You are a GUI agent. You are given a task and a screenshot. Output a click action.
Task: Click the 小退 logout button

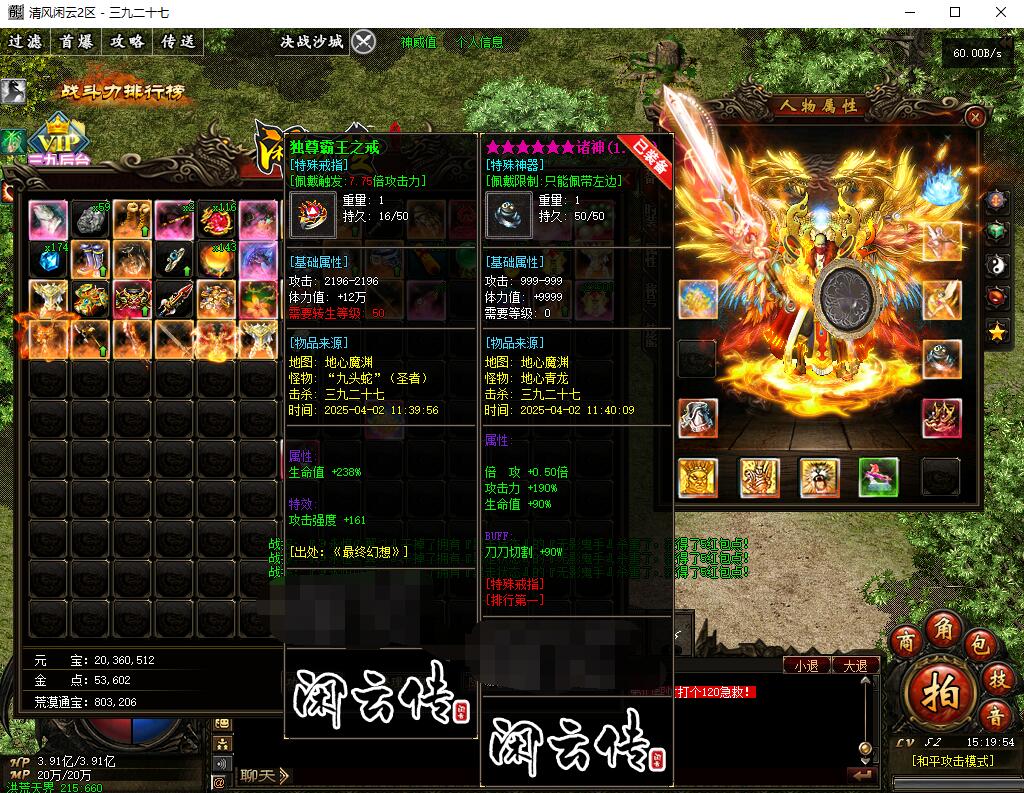[806, 665]
